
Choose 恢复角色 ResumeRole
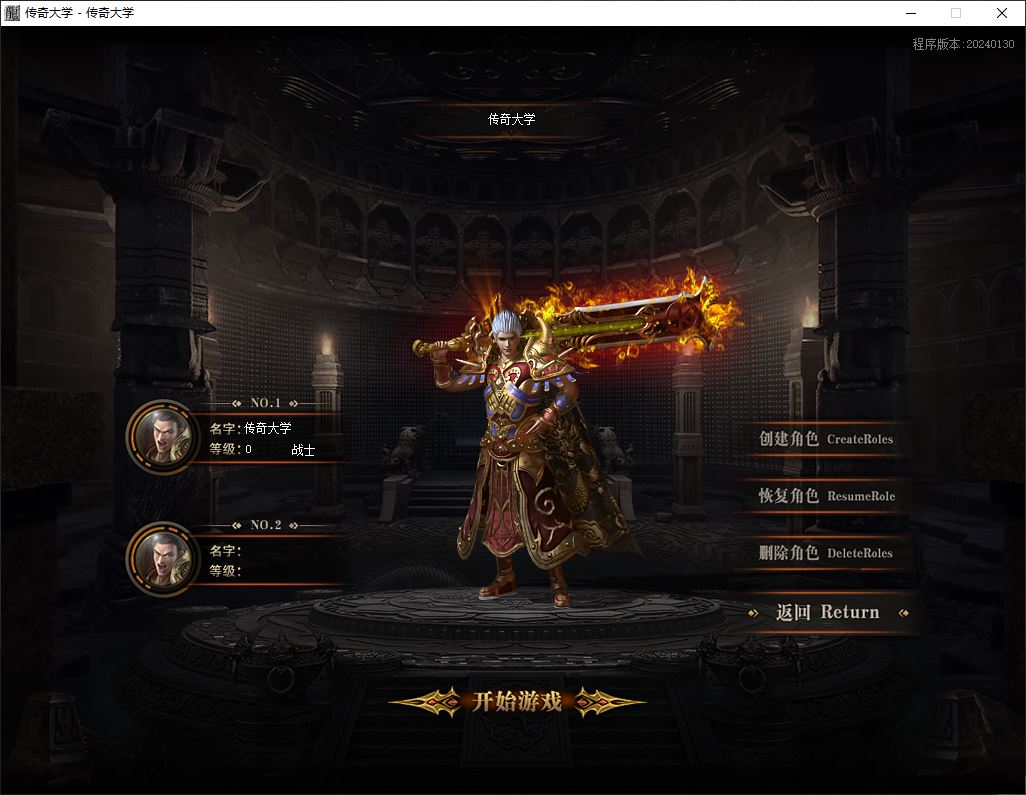click(x=826, y=496)
